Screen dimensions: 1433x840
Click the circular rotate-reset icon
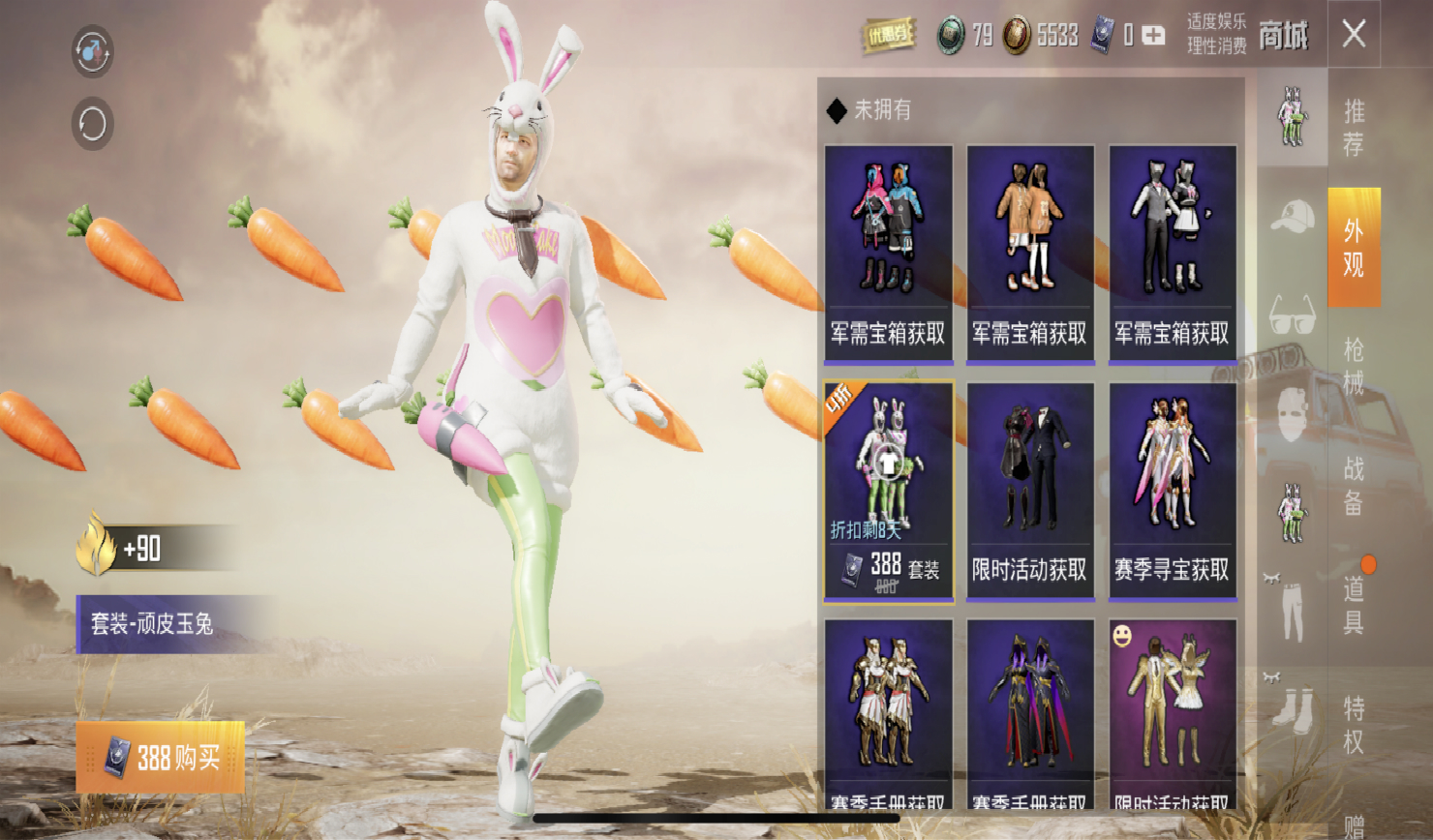[93, 124]
